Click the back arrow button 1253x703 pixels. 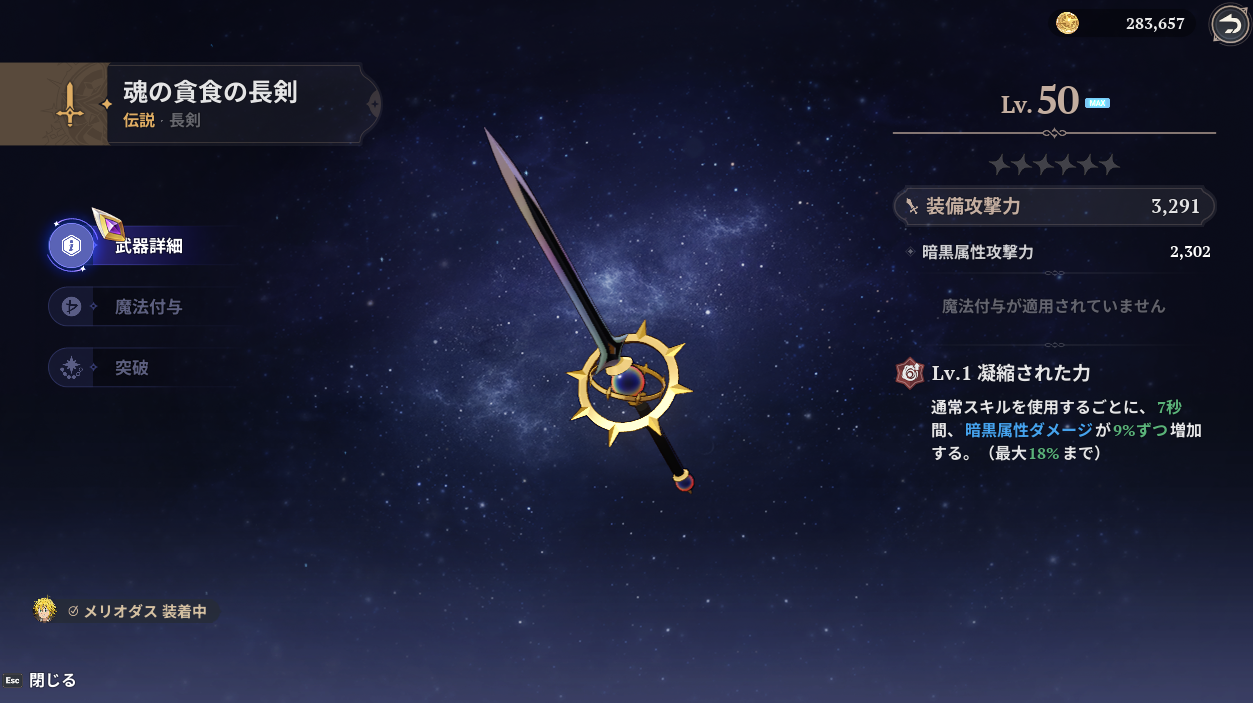(1229, 24)
